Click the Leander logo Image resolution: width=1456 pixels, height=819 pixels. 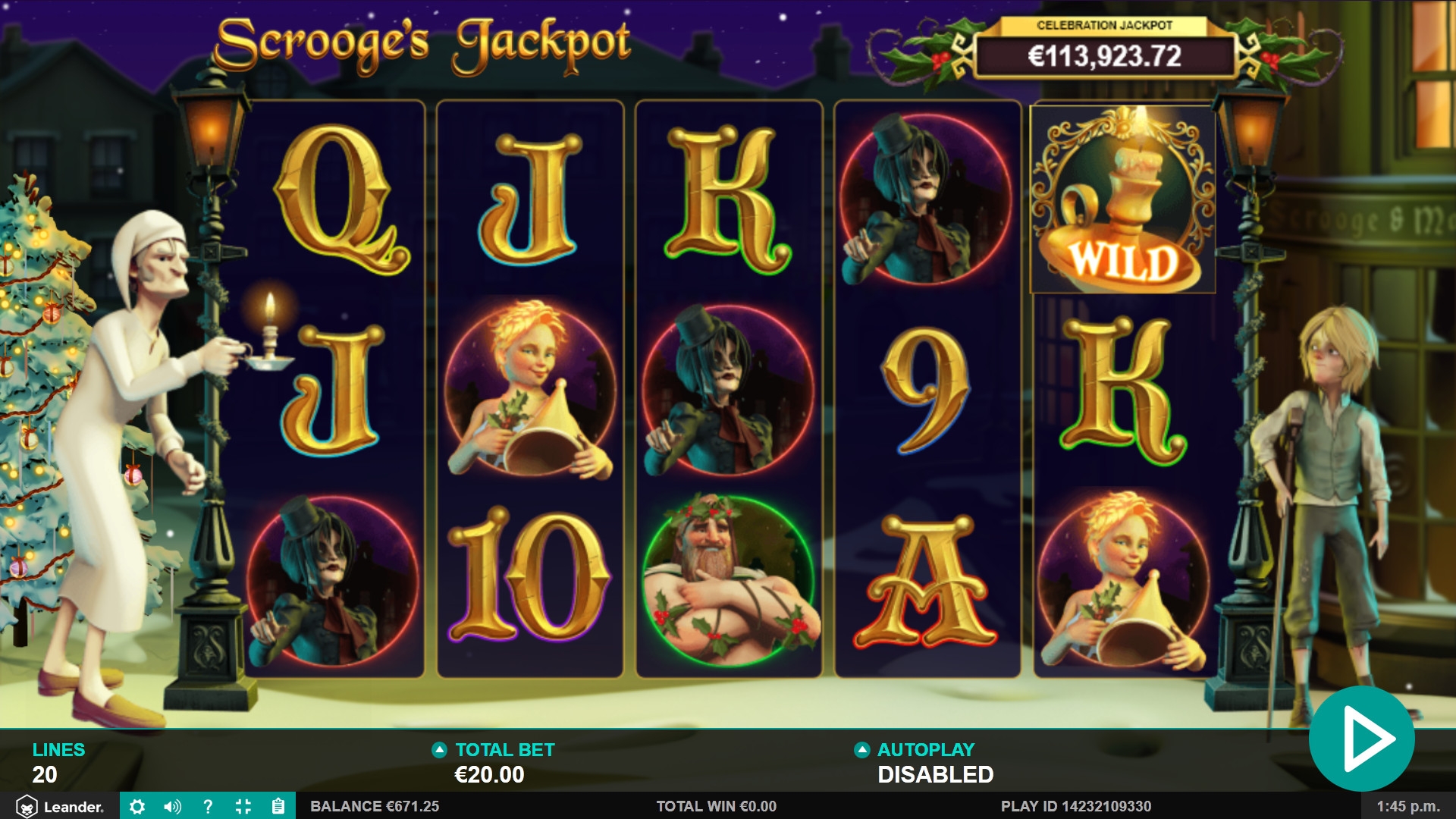click(59, 806)
